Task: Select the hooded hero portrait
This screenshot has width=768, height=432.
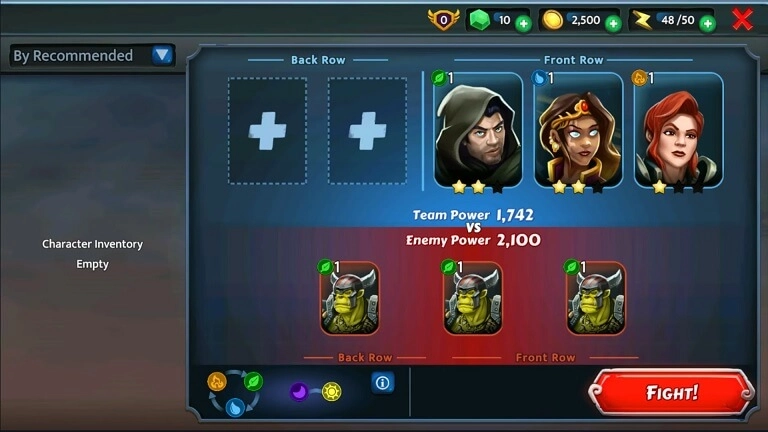Action: click(478, 130)
